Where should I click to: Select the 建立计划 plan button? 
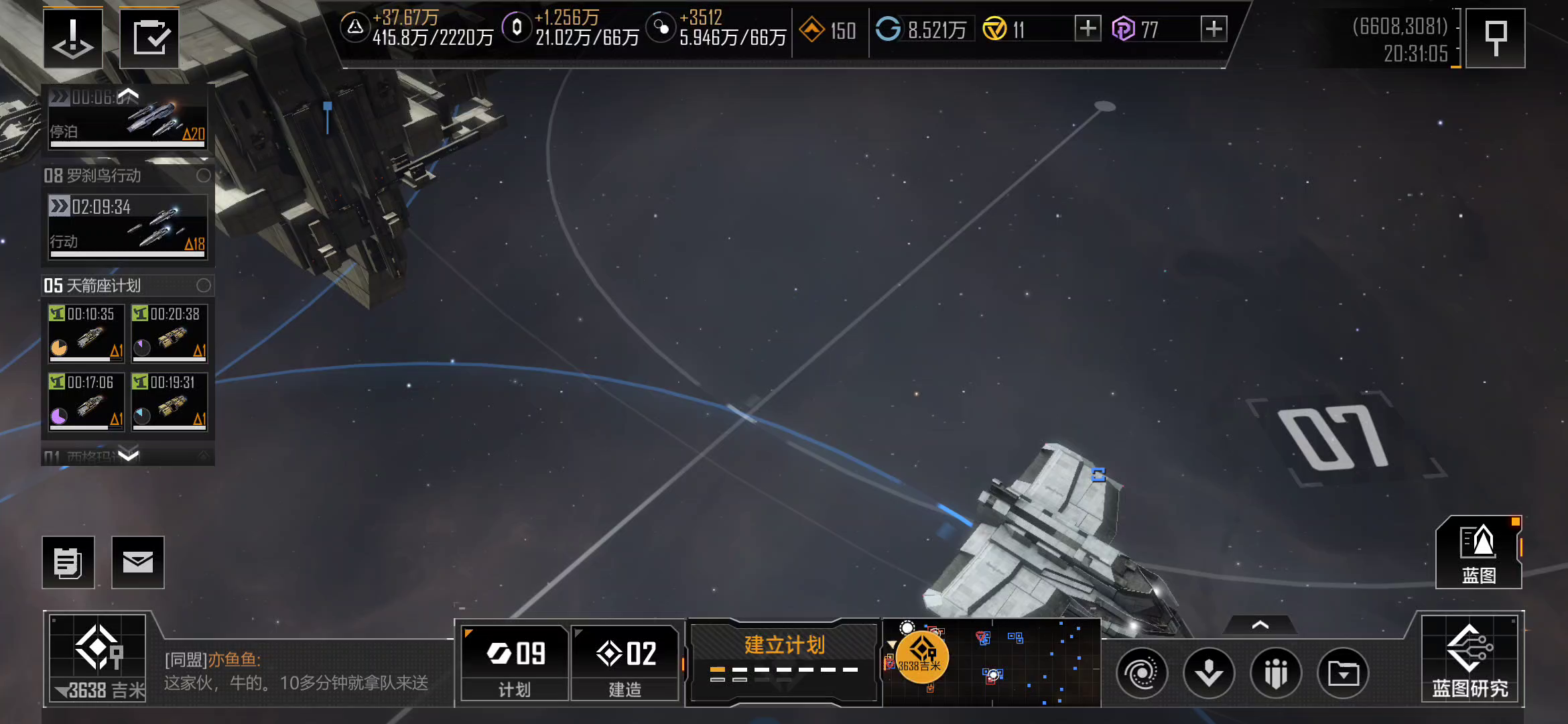click(x=783, y=659)
